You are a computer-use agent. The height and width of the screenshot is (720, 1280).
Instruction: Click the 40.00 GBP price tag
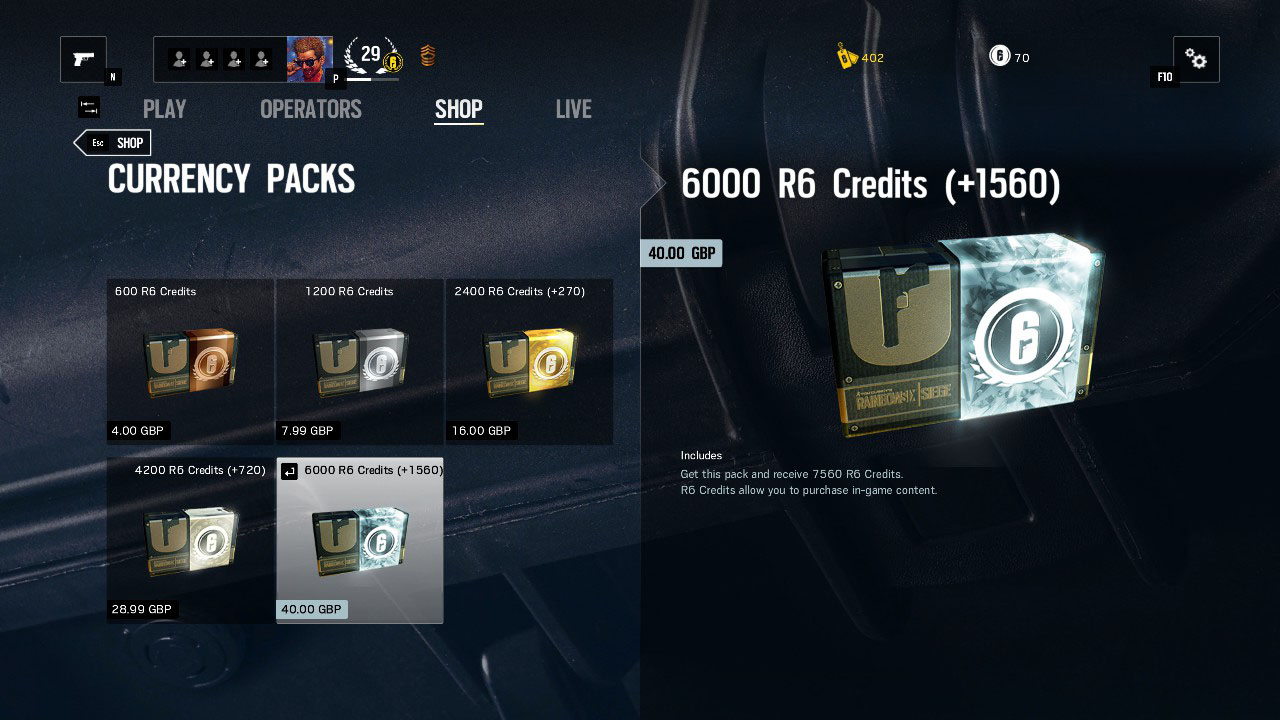point(681,253)
